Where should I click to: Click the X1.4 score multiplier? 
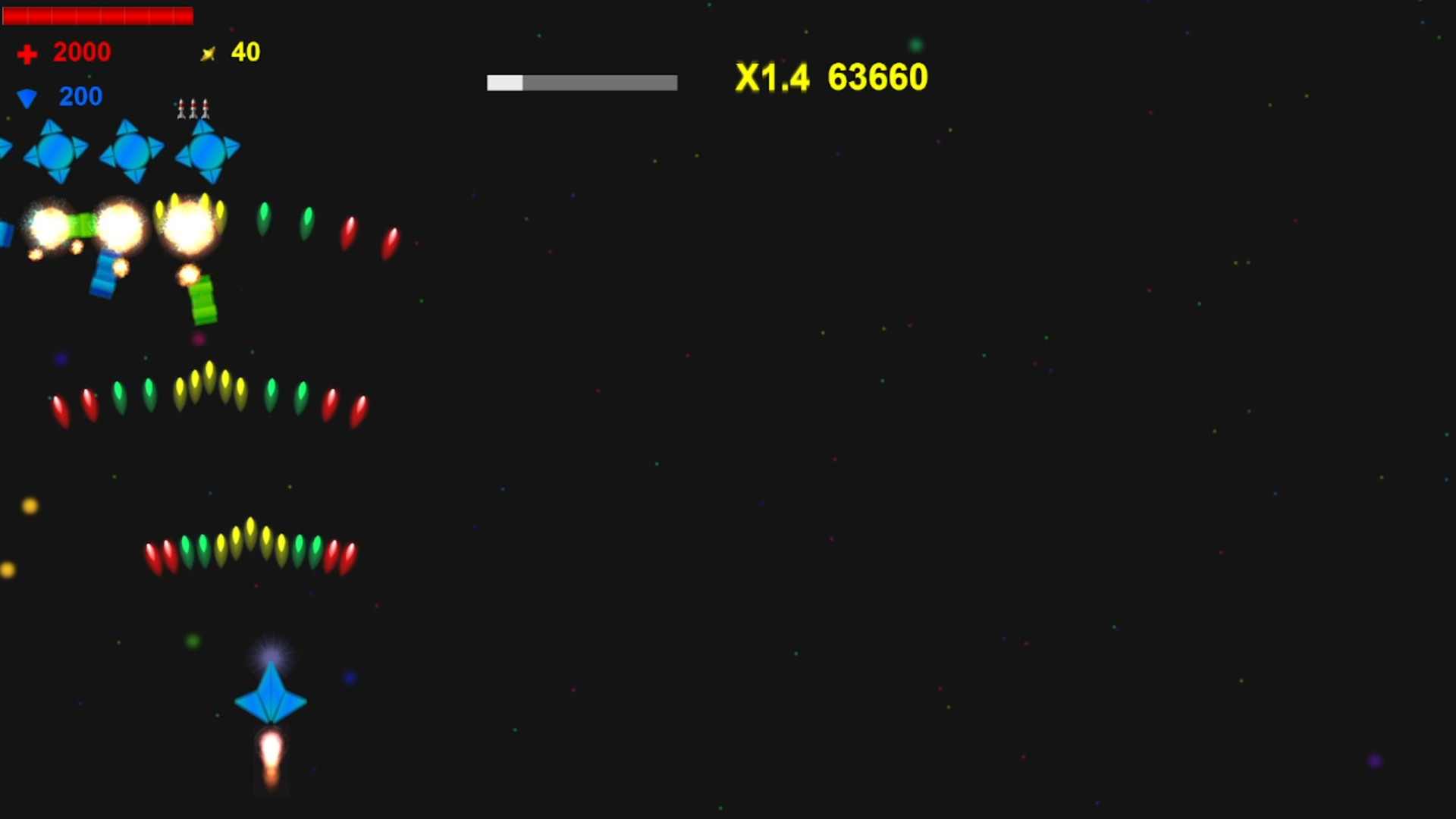click(772, 77)
